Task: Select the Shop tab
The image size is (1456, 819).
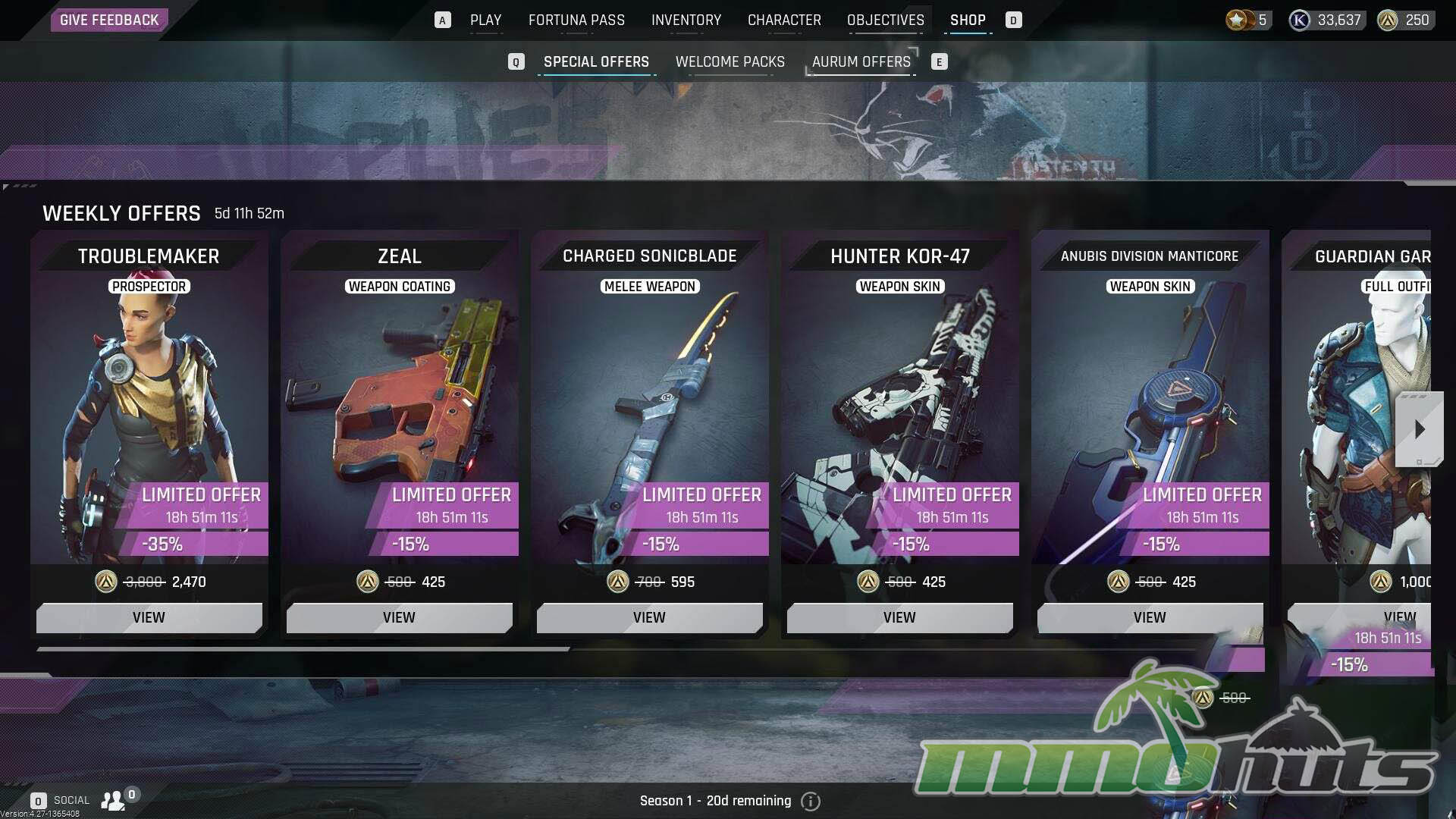Action: 968,20
